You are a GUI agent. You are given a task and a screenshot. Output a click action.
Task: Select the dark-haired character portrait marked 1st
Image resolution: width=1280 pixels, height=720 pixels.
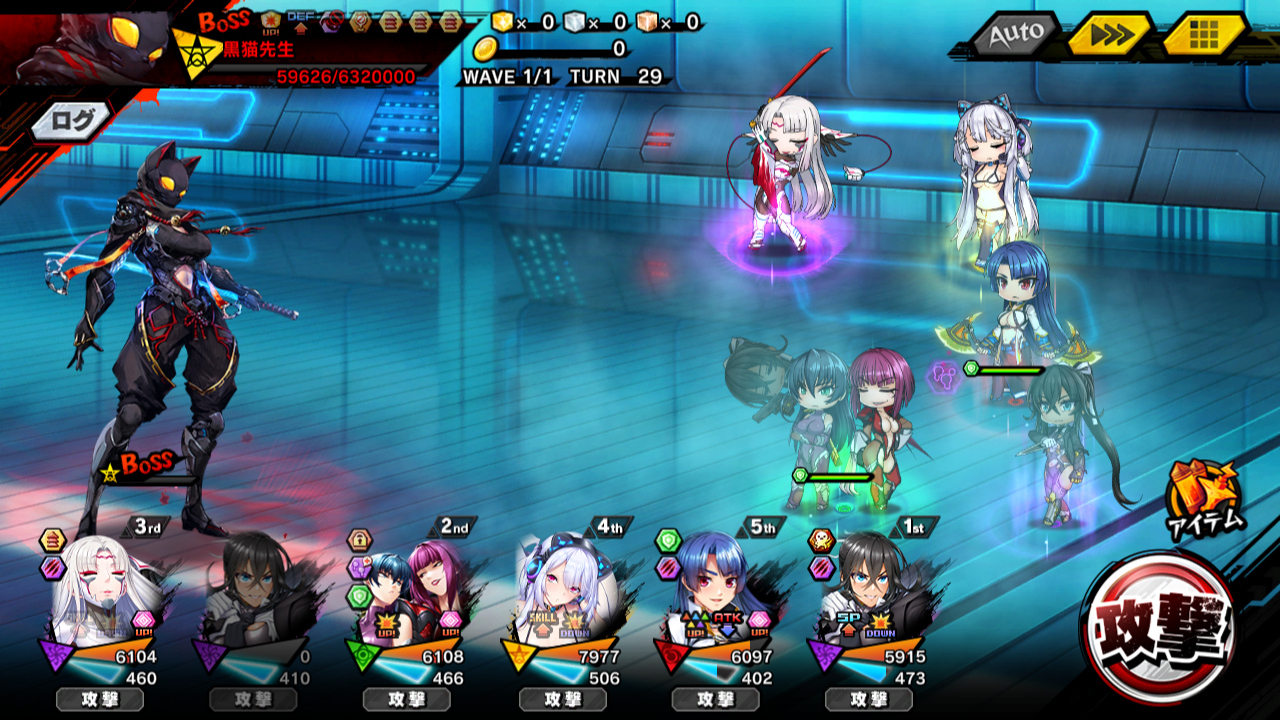(x=868, y=590)
